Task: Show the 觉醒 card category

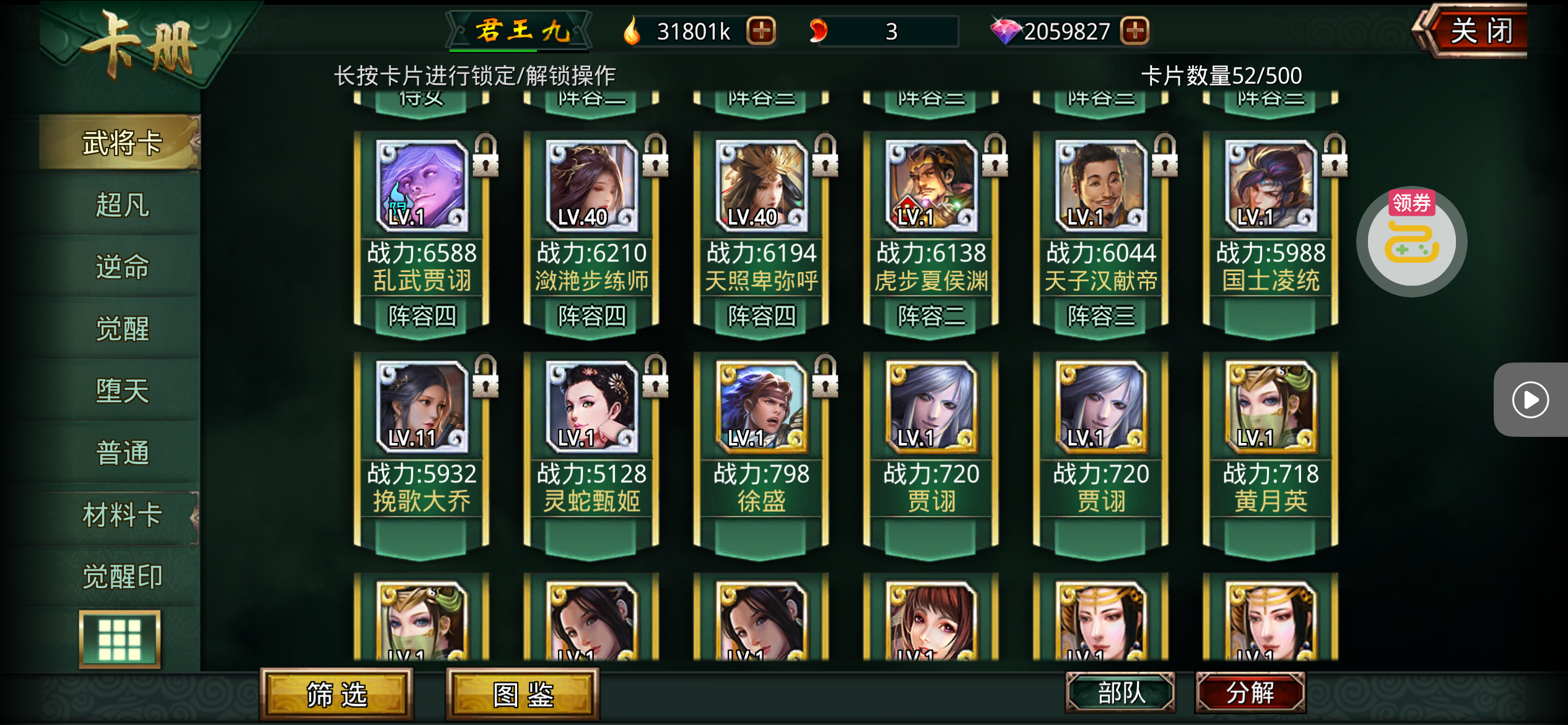Action: point(121,328)
